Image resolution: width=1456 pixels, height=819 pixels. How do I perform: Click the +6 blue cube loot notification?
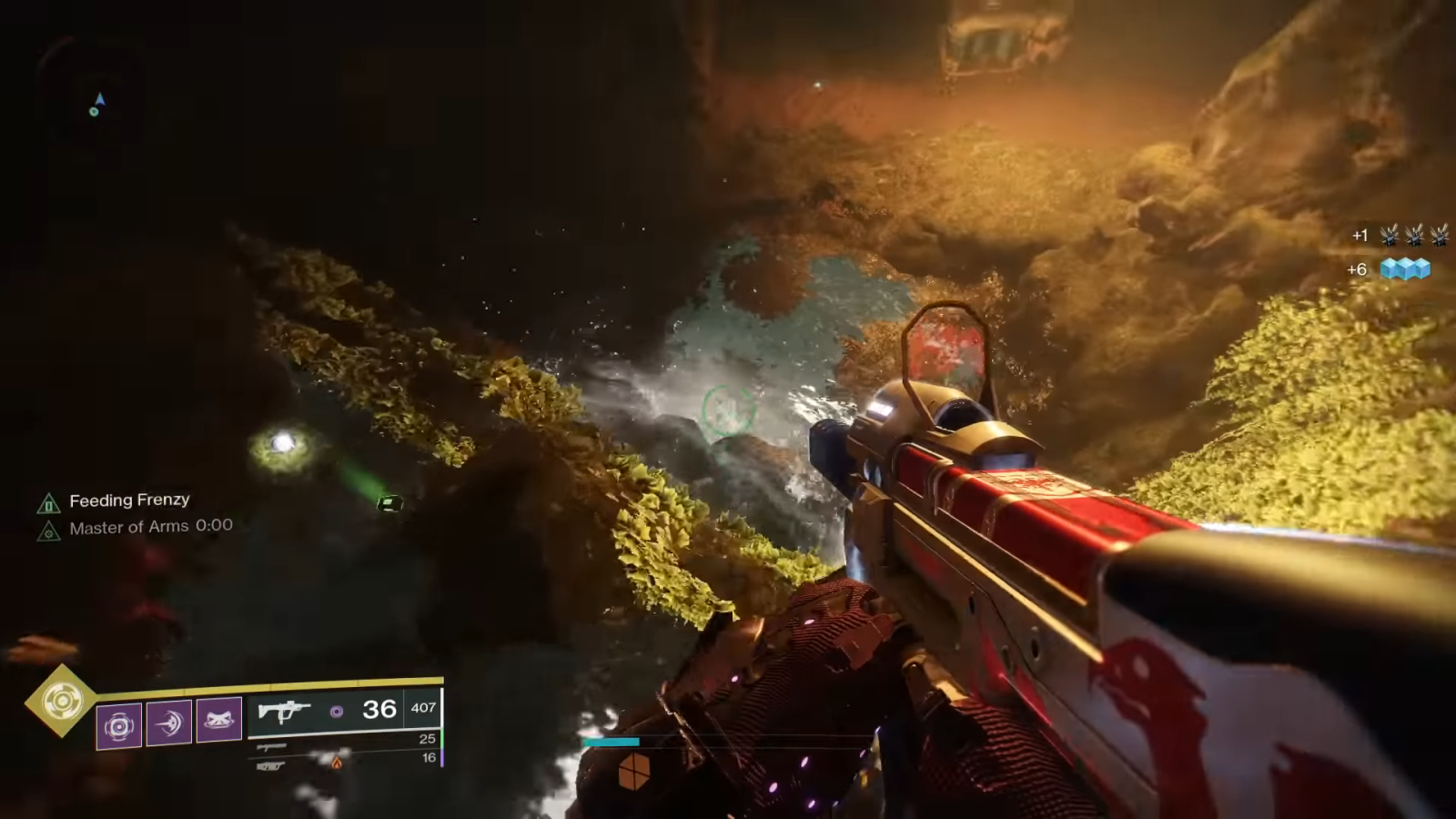click(x=1390, y=269)
